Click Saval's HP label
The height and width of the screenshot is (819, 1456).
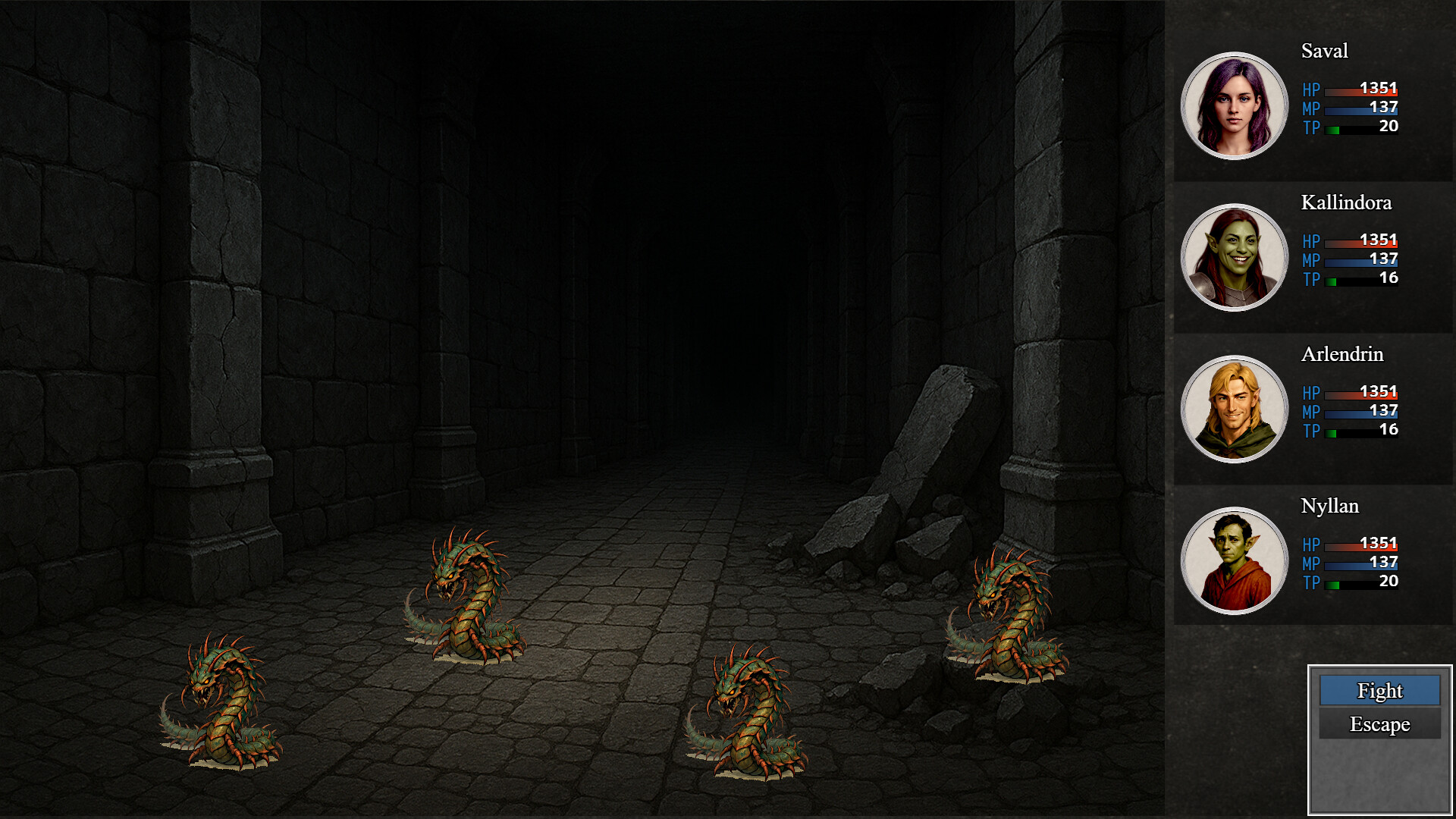[x=1311, y=89]
